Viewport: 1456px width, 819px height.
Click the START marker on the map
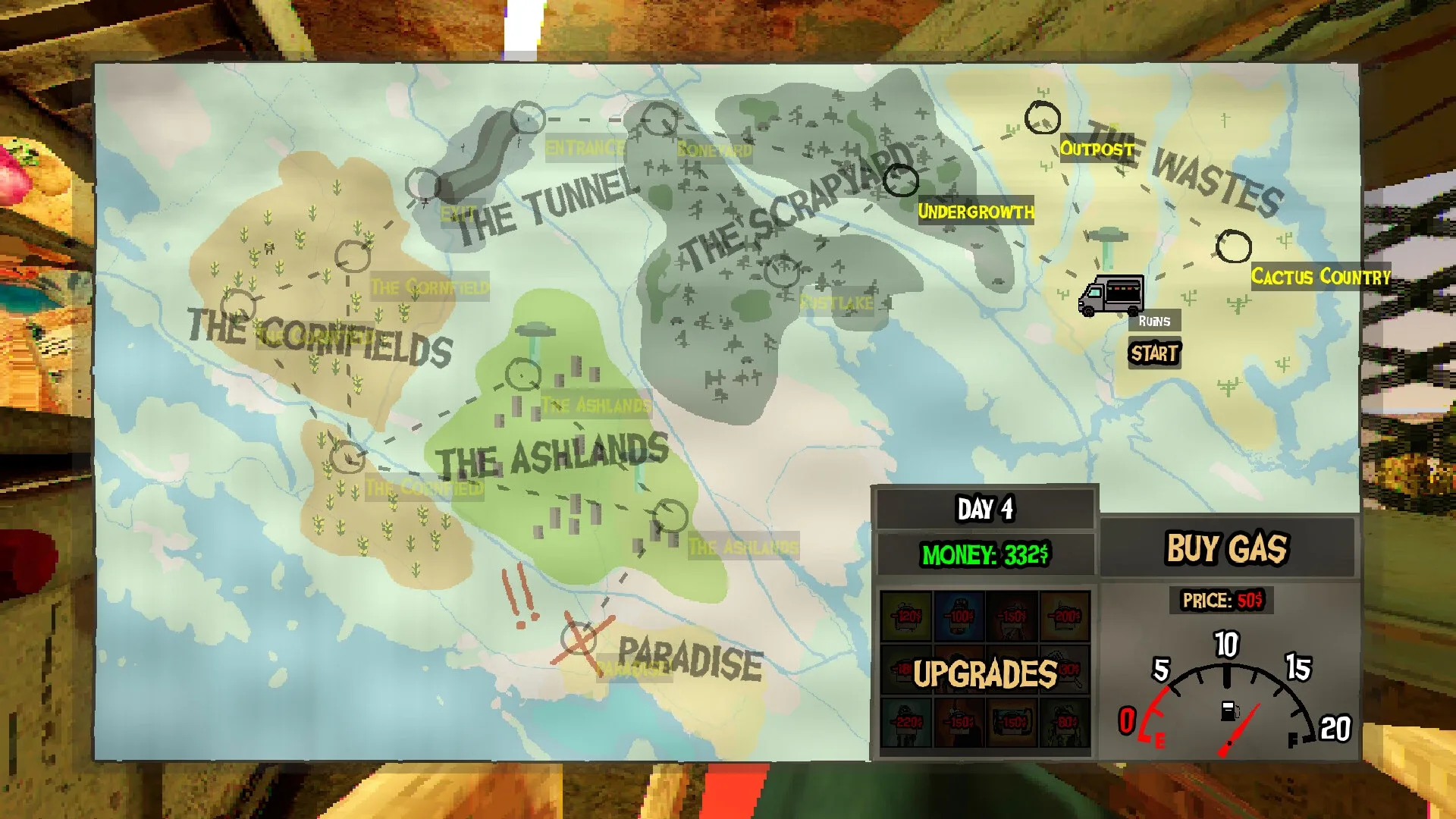pos(1153,352)
